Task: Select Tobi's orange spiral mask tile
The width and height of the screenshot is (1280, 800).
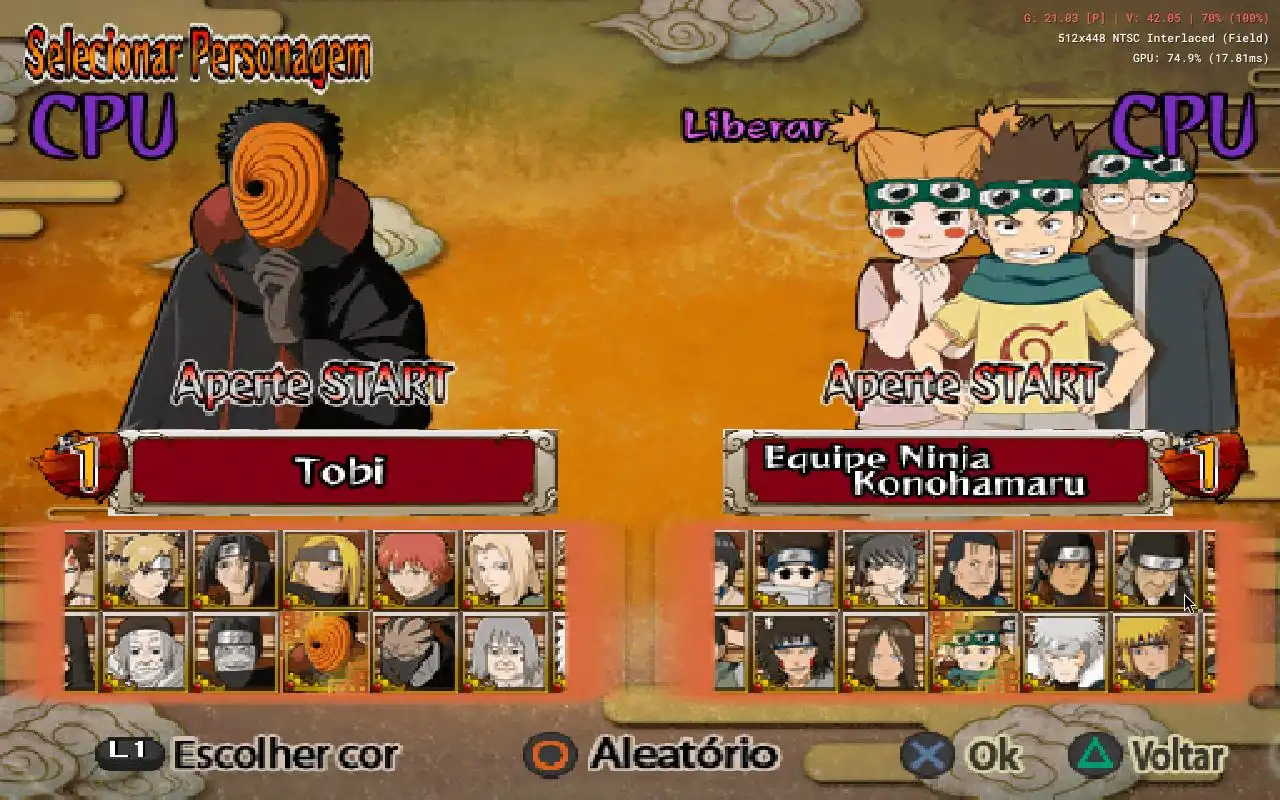Action: point(325,652)
